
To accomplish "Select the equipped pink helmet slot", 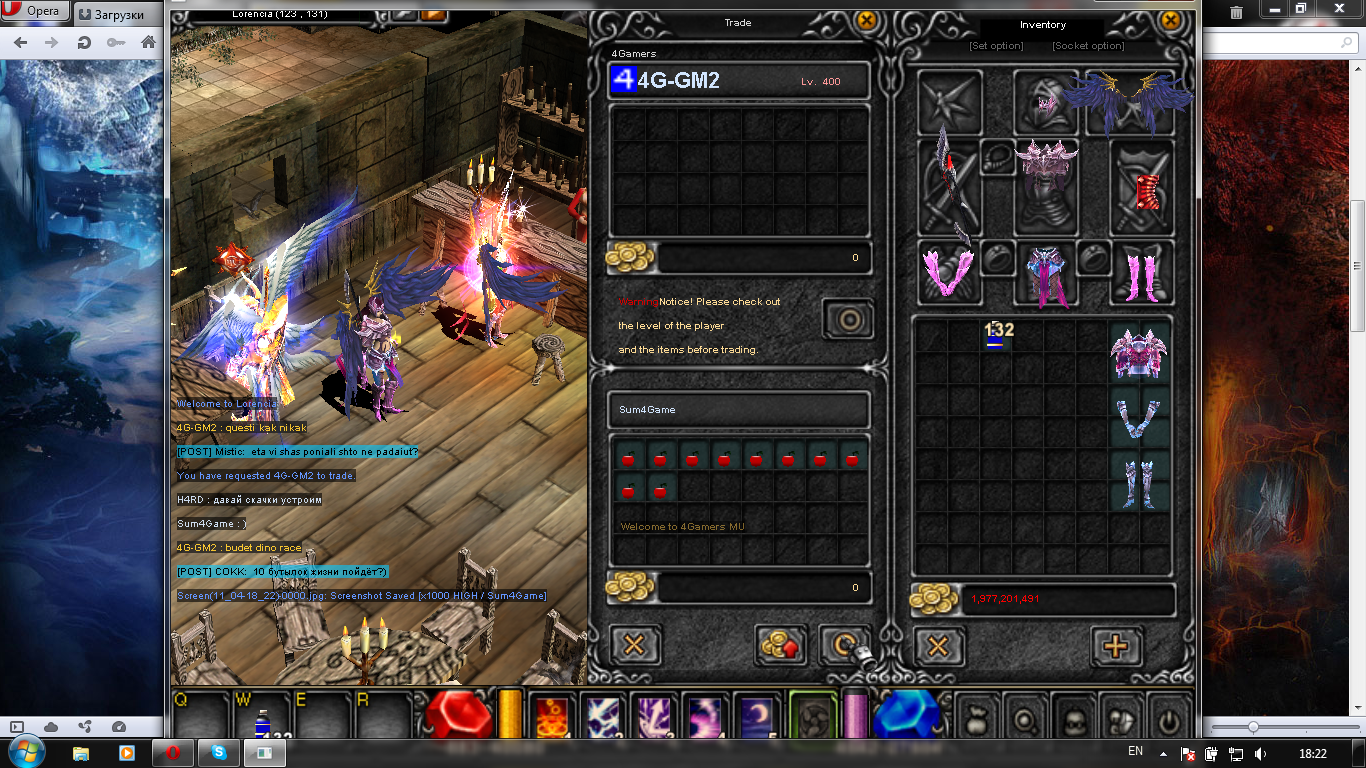I will [1046, 100].
